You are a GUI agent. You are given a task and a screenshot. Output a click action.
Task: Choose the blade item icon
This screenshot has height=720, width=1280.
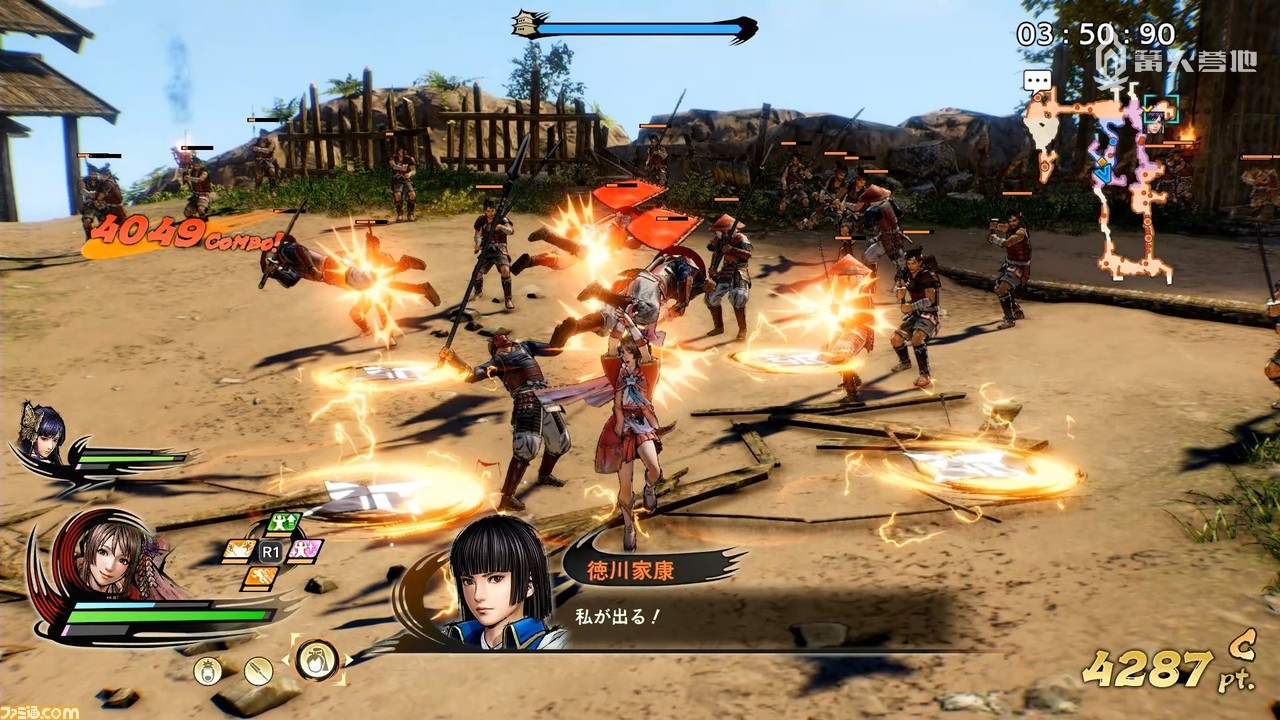click(x=258, y=670)
